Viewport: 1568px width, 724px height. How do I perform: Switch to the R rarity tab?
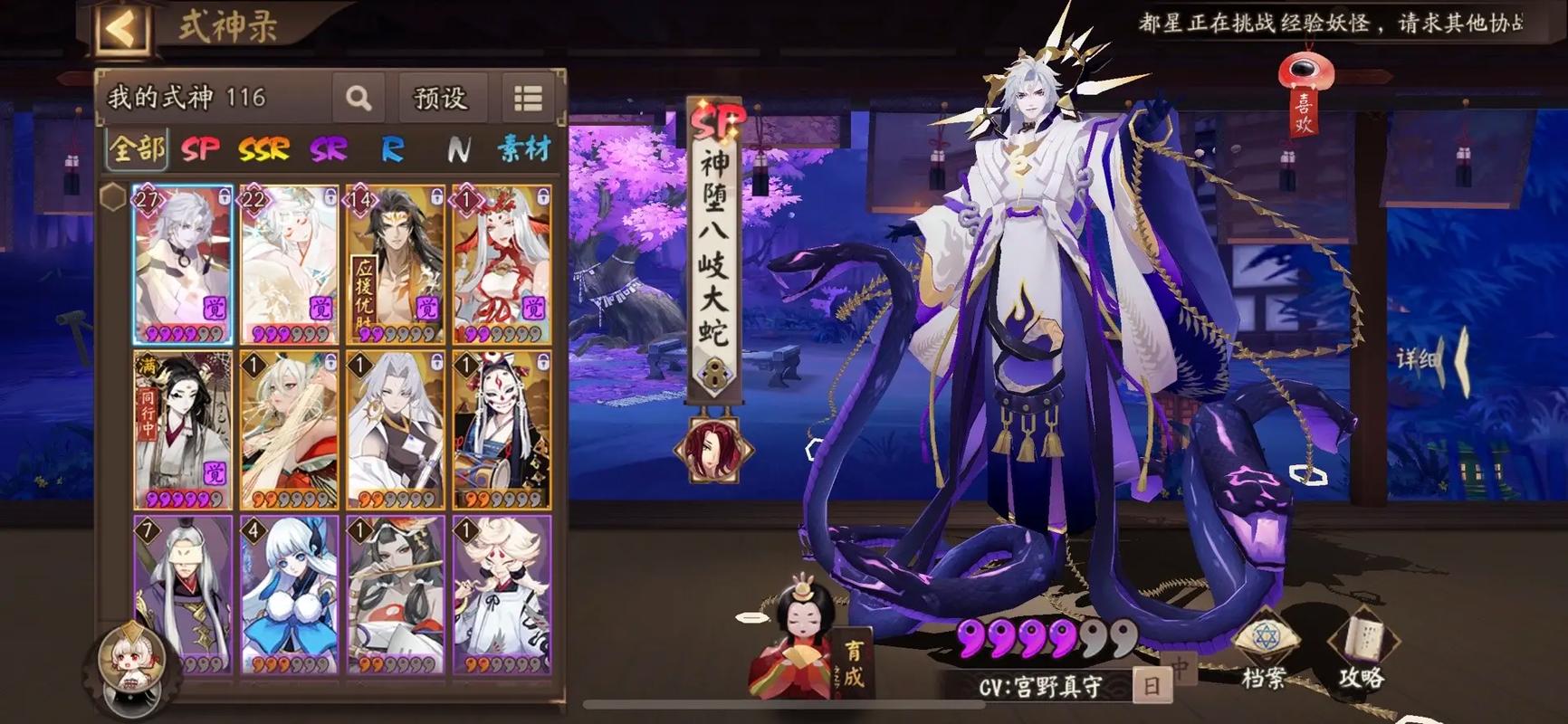(x=392, y=148)
